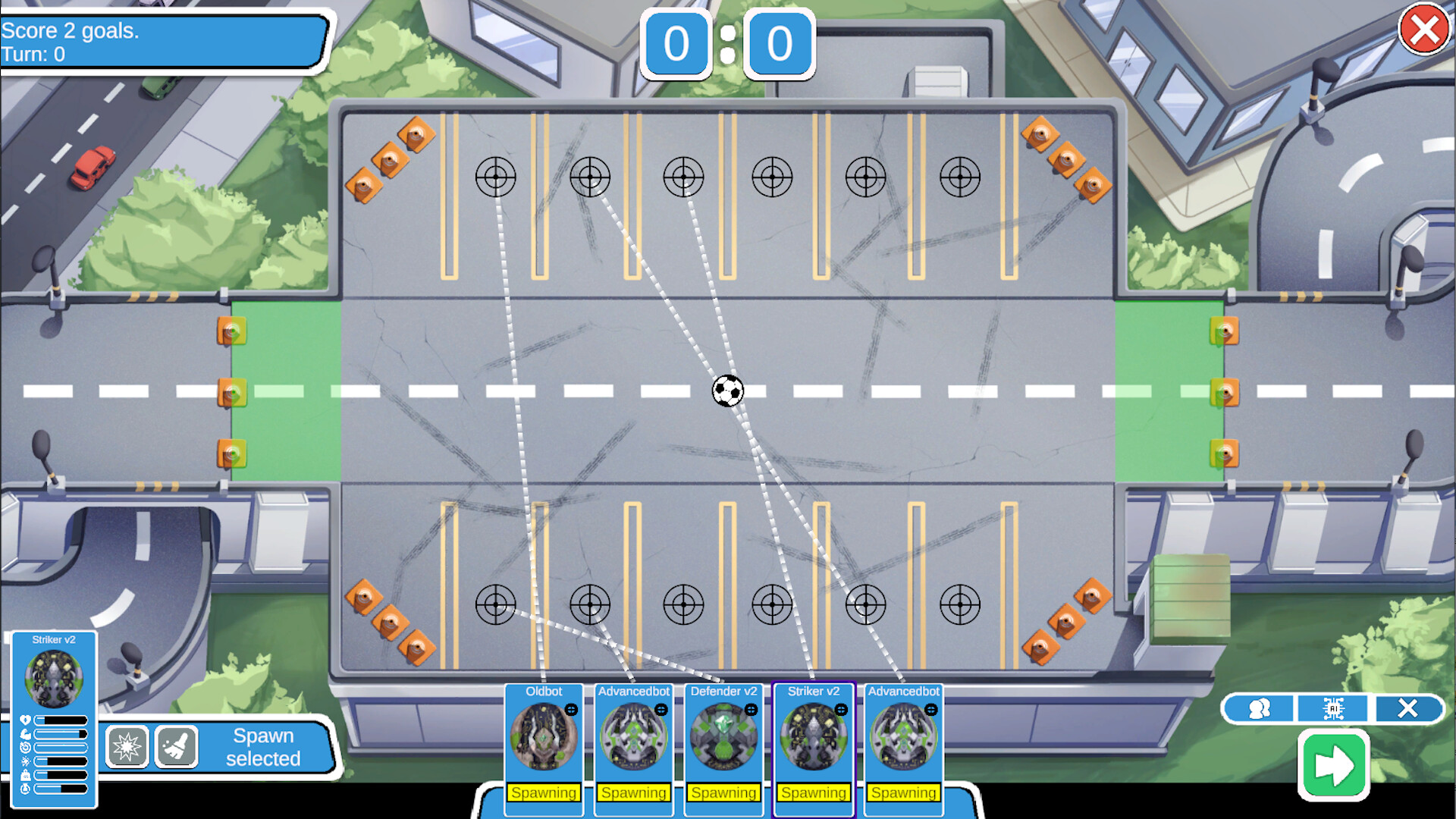Click the soccer ball at midfield
The width and height of the screenshot is (1456, 819).
(x=726, y=391)
